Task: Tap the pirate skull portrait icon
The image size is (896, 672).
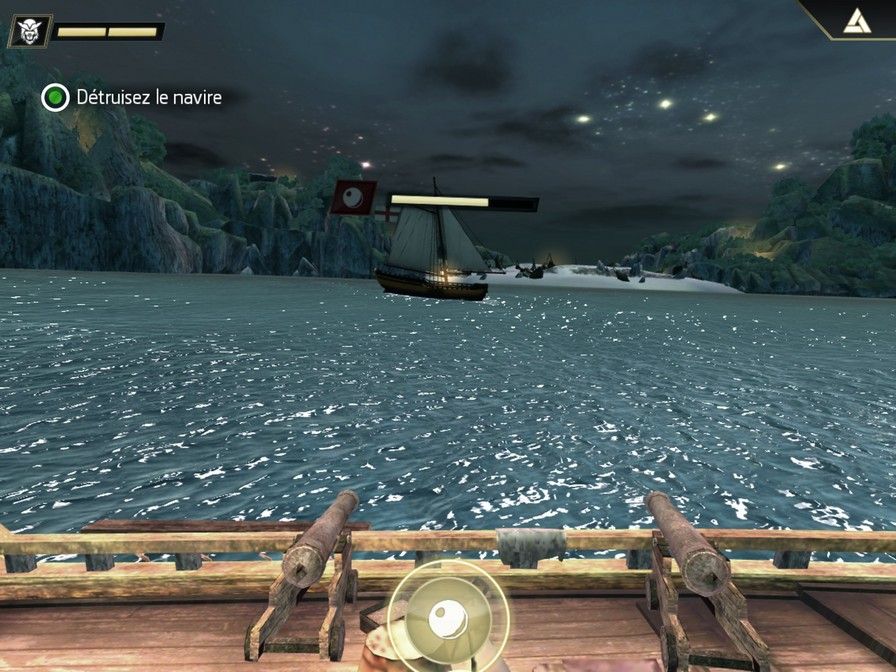Action: (28, 31)
